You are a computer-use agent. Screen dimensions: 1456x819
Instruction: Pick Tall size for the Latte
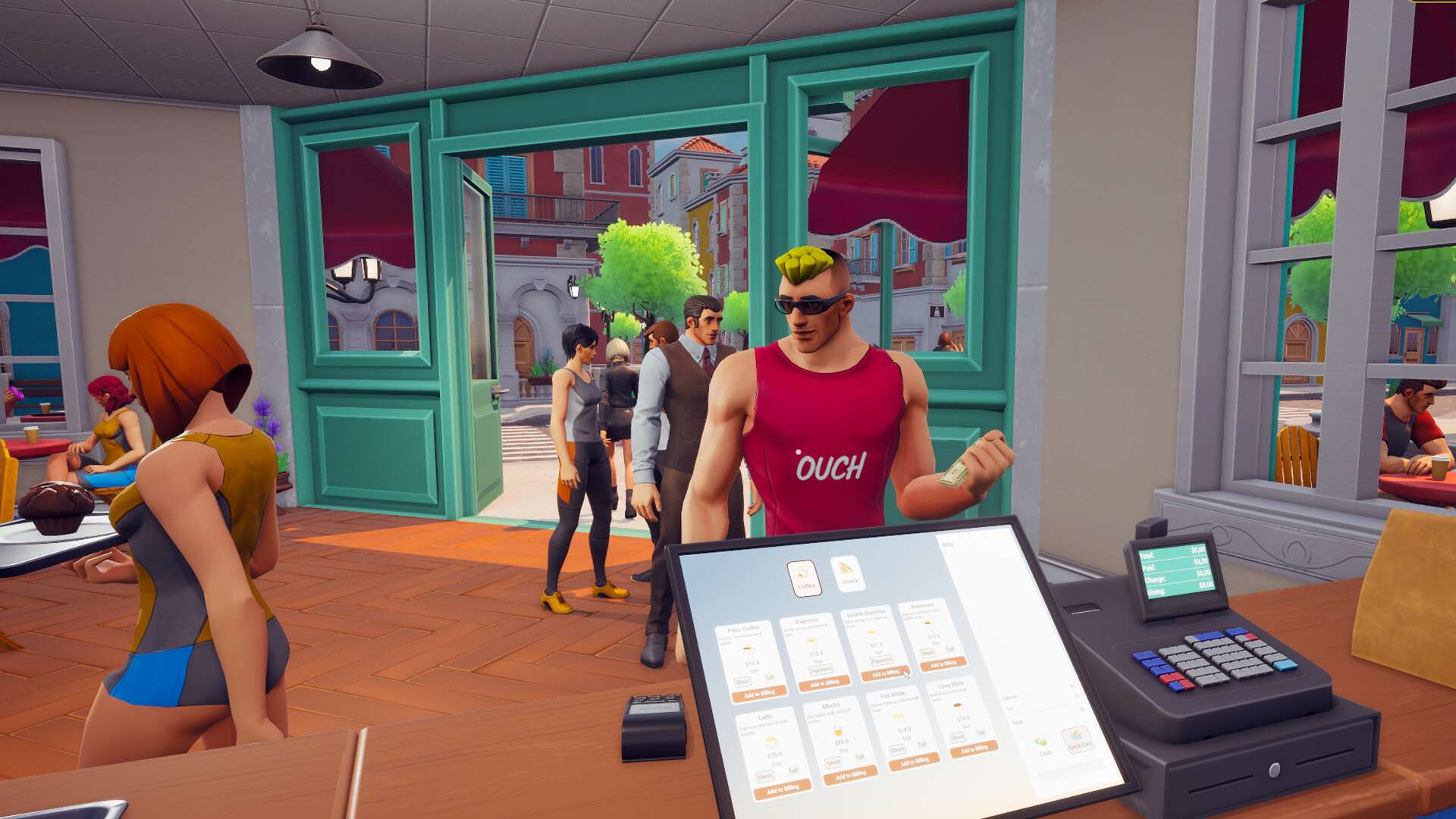click(793, 771)
